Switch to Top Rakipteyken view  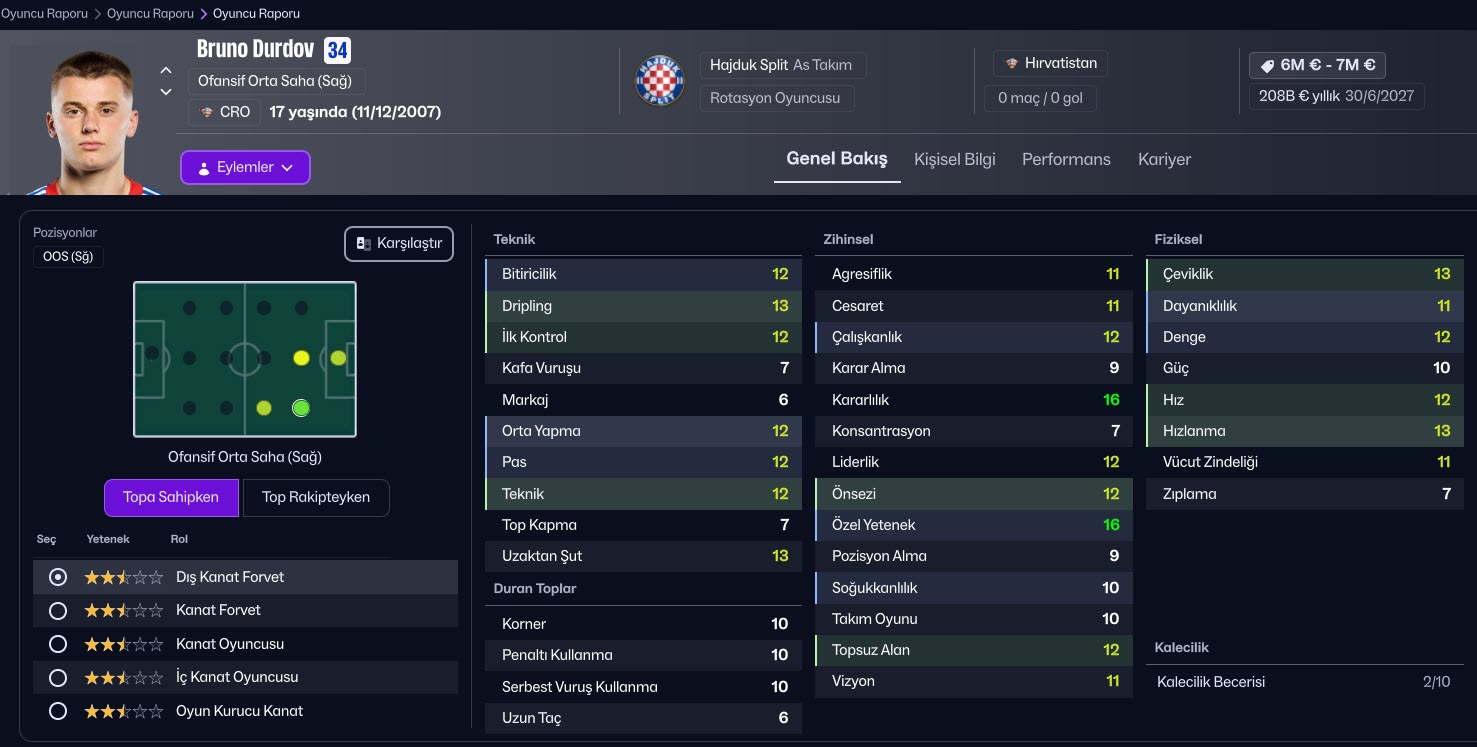(315, 497)
